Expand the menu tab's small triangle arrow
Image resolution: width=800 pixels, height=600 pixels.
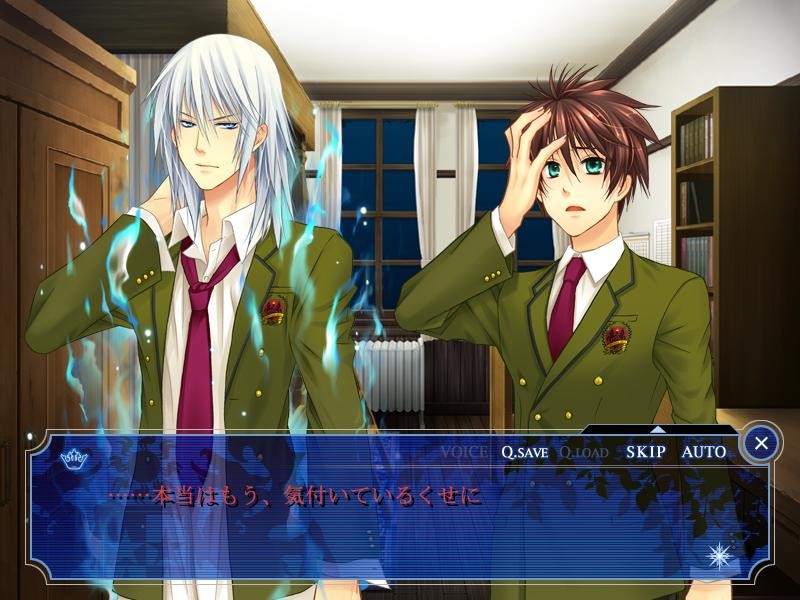[657, 429]
